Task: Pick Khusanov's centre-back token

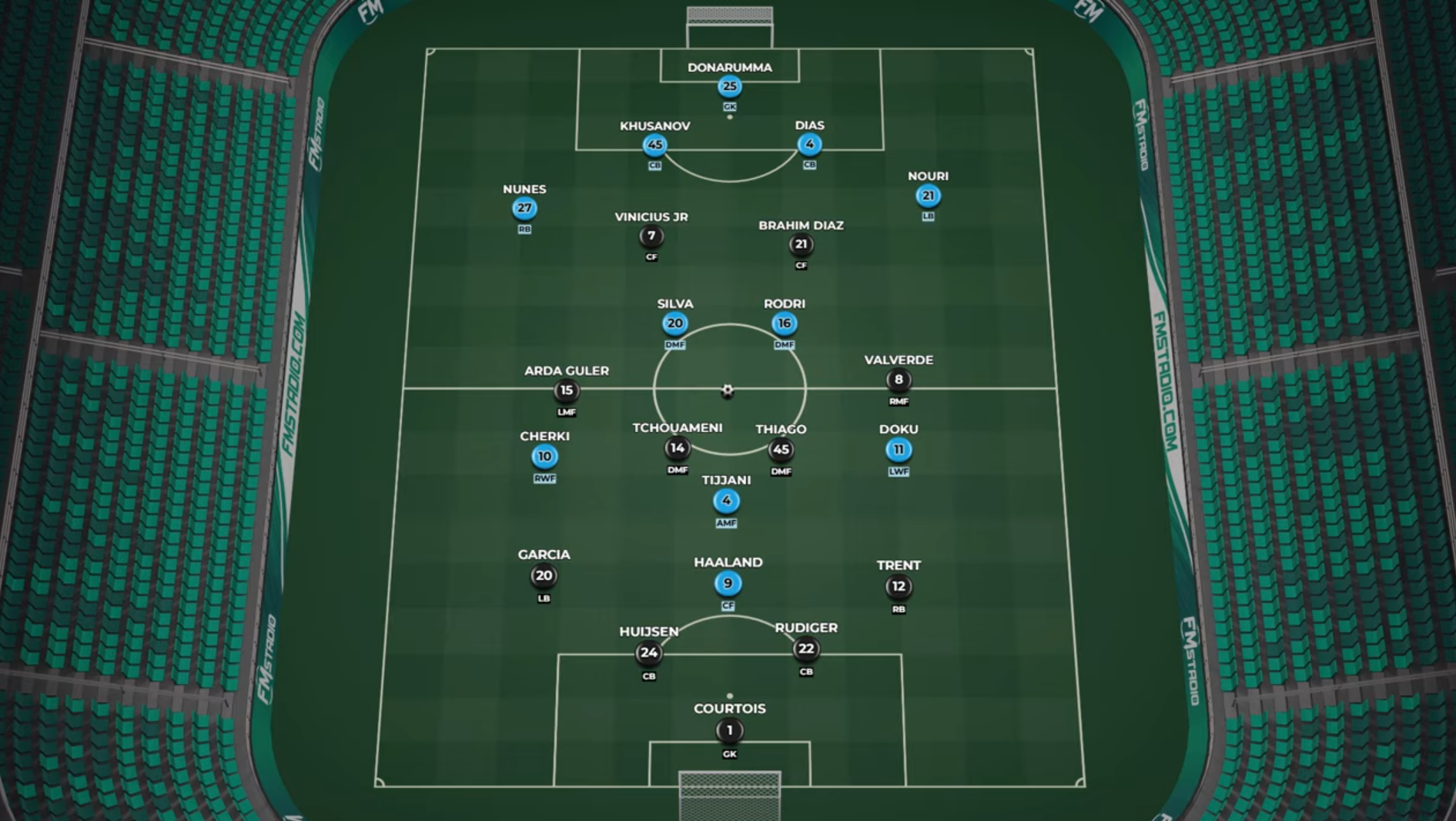Action: pyautogui.click(x=654, y=145)
